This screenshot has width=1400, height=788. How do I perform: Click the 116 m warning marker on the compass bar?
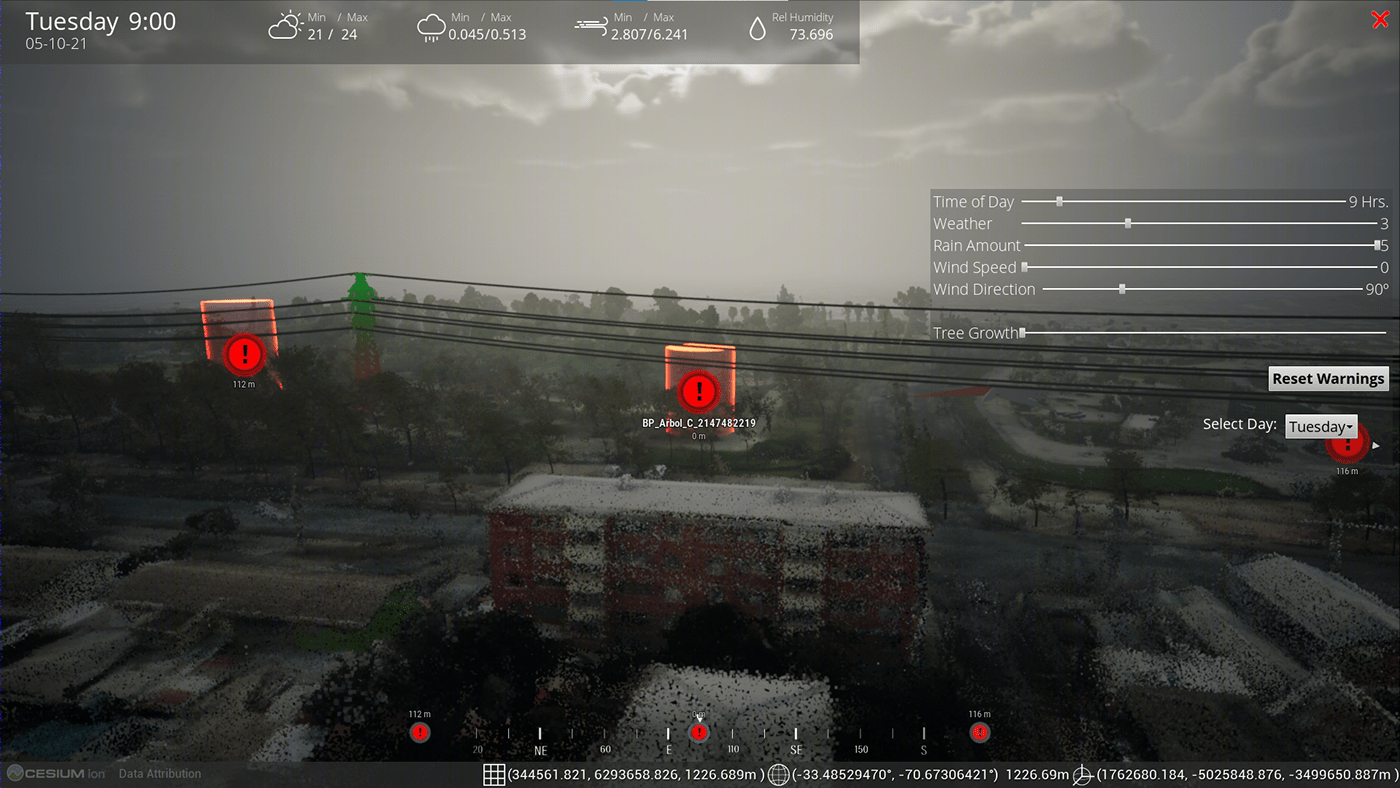pyautogui.click(x=980, y=732)
